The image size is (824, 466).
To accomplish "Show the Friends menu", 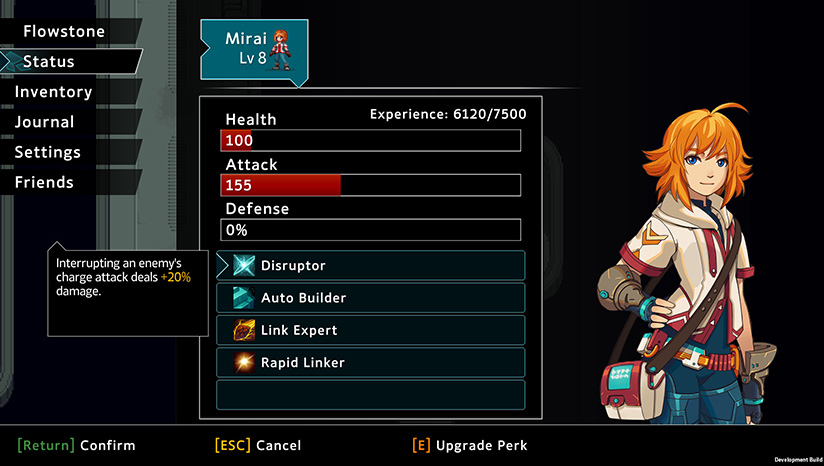I will [x=44, y=182].
